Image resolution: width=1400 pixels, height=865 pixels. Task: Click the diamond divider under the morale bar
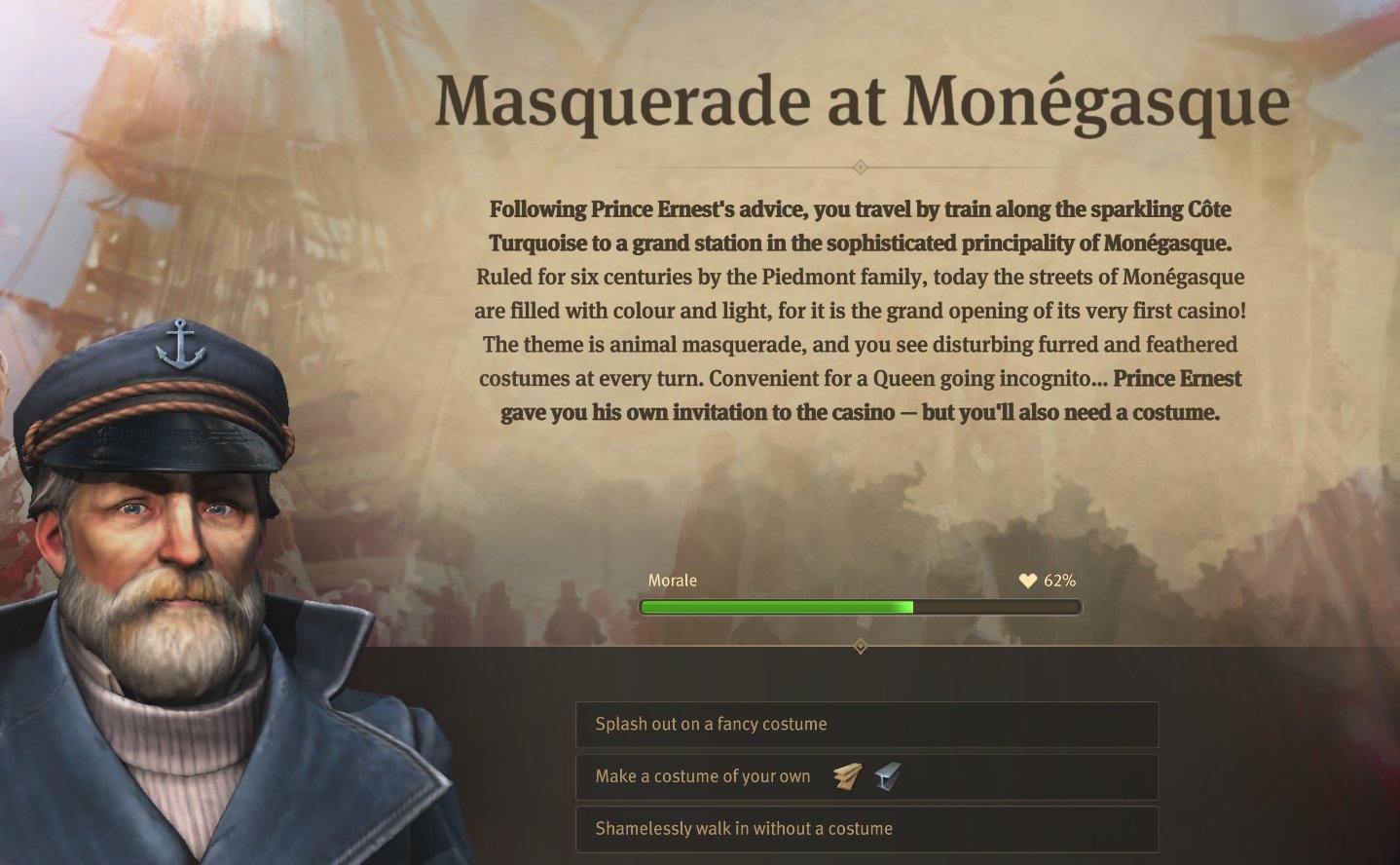[861, 644]
